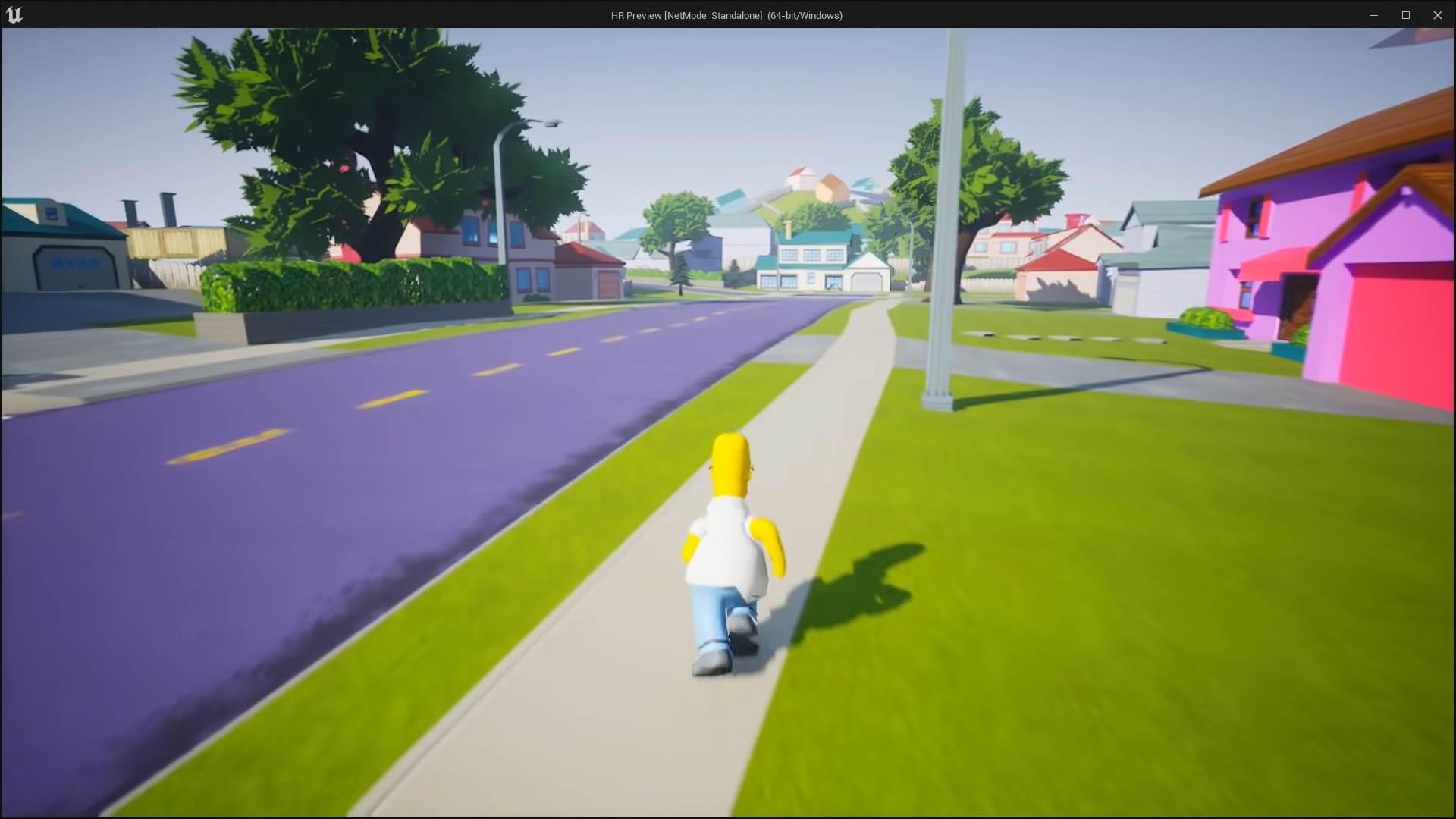Screen dimensions: 1456x819
Task: Click the Unreal Engine logo icon
Action: [x=15, y=14]
